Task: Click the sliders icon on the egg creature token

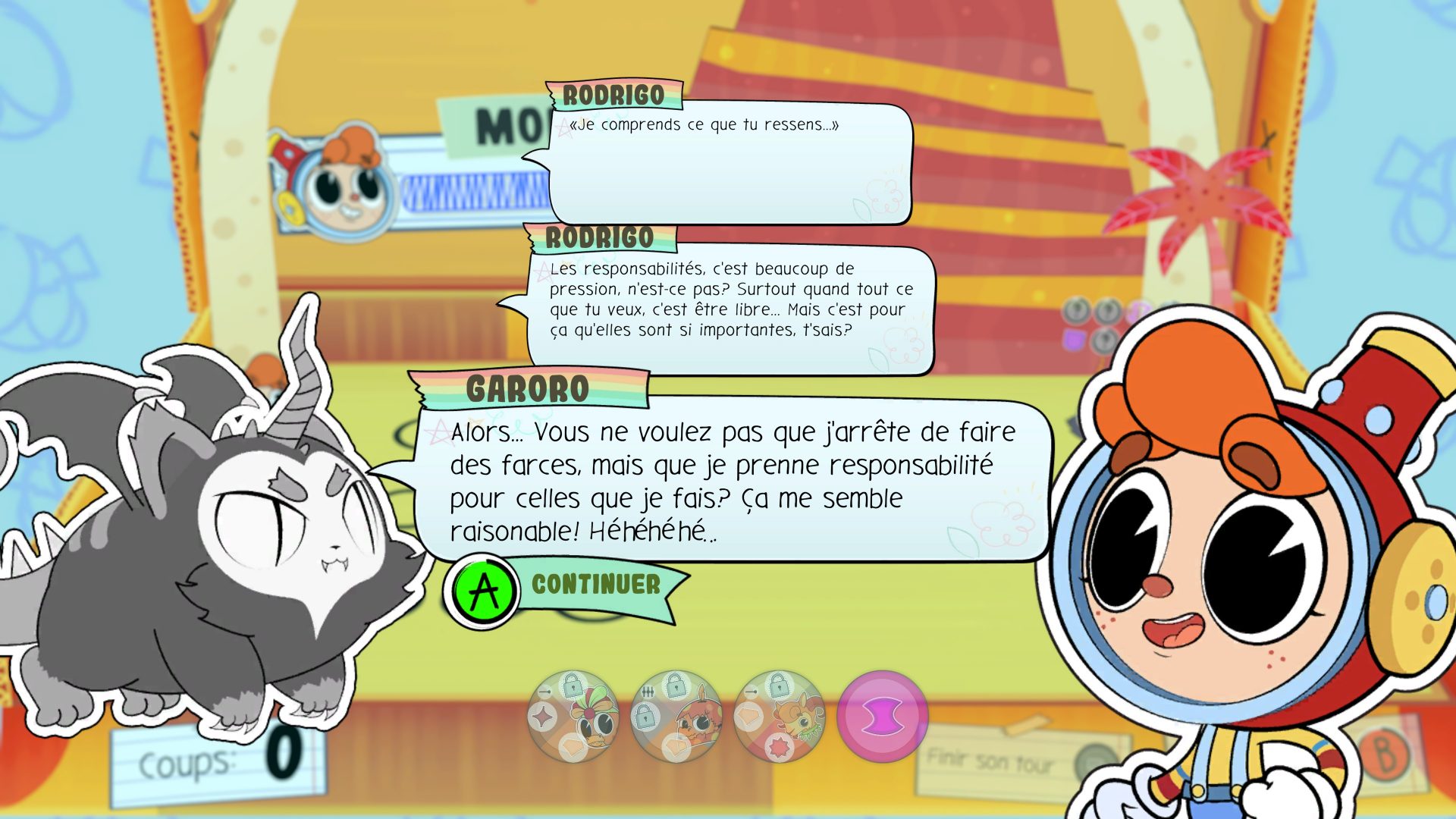Action: 647,692
